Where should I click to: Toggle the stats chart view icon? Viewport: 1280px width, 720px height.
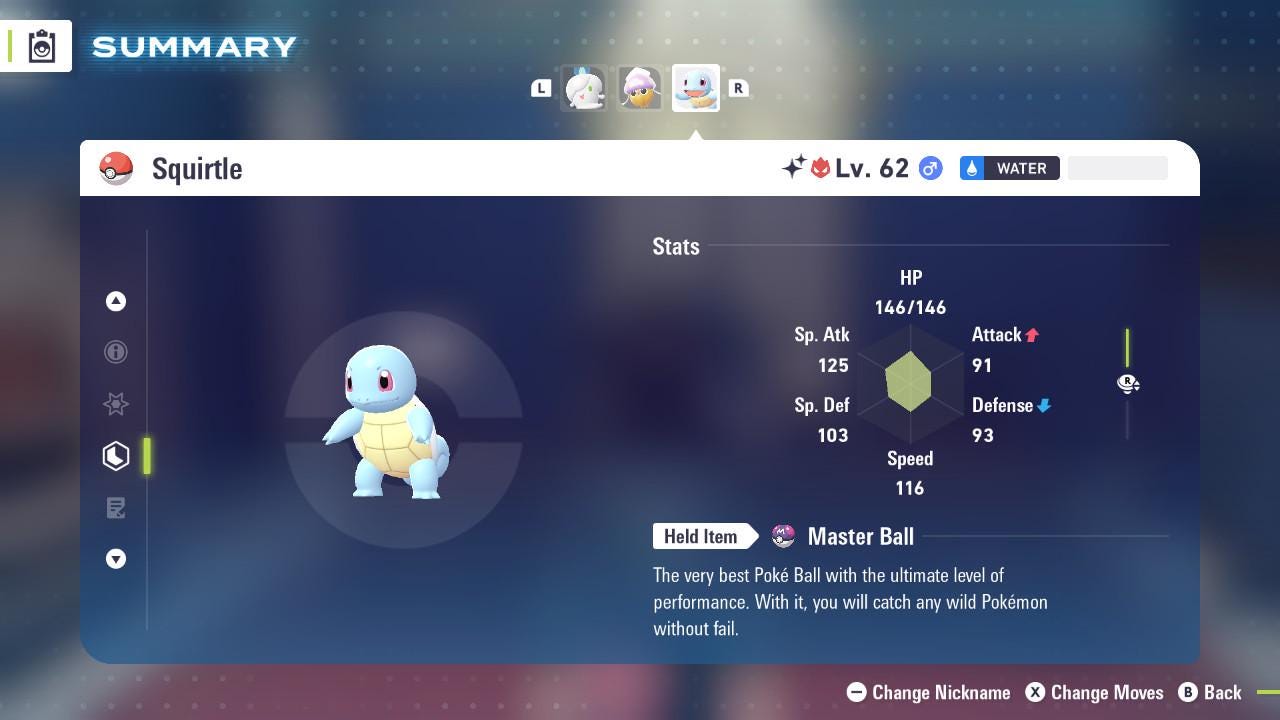point(1128,384)
